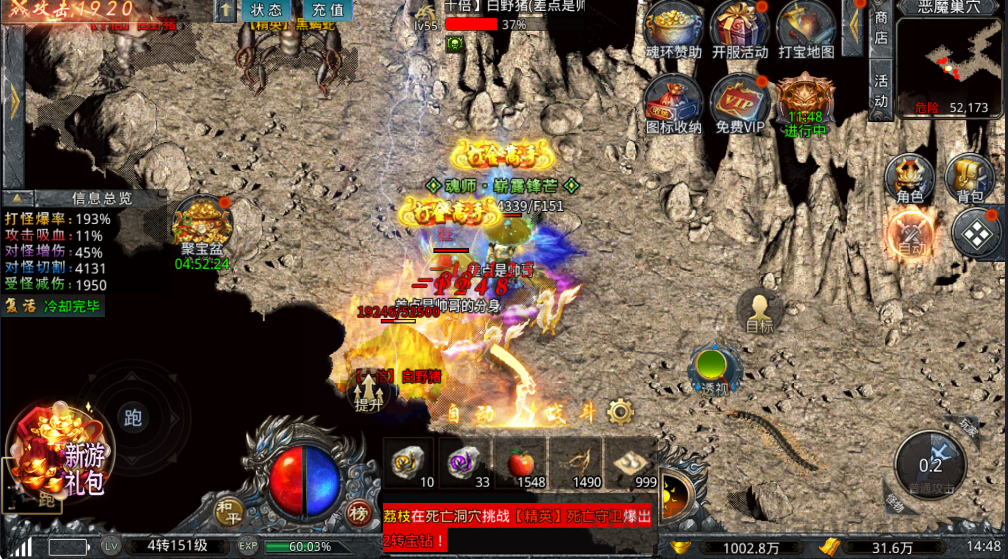1008x559 pixels.
Task: Open the 打宝地图 treasure map icon
Action: tap(805, 28)
